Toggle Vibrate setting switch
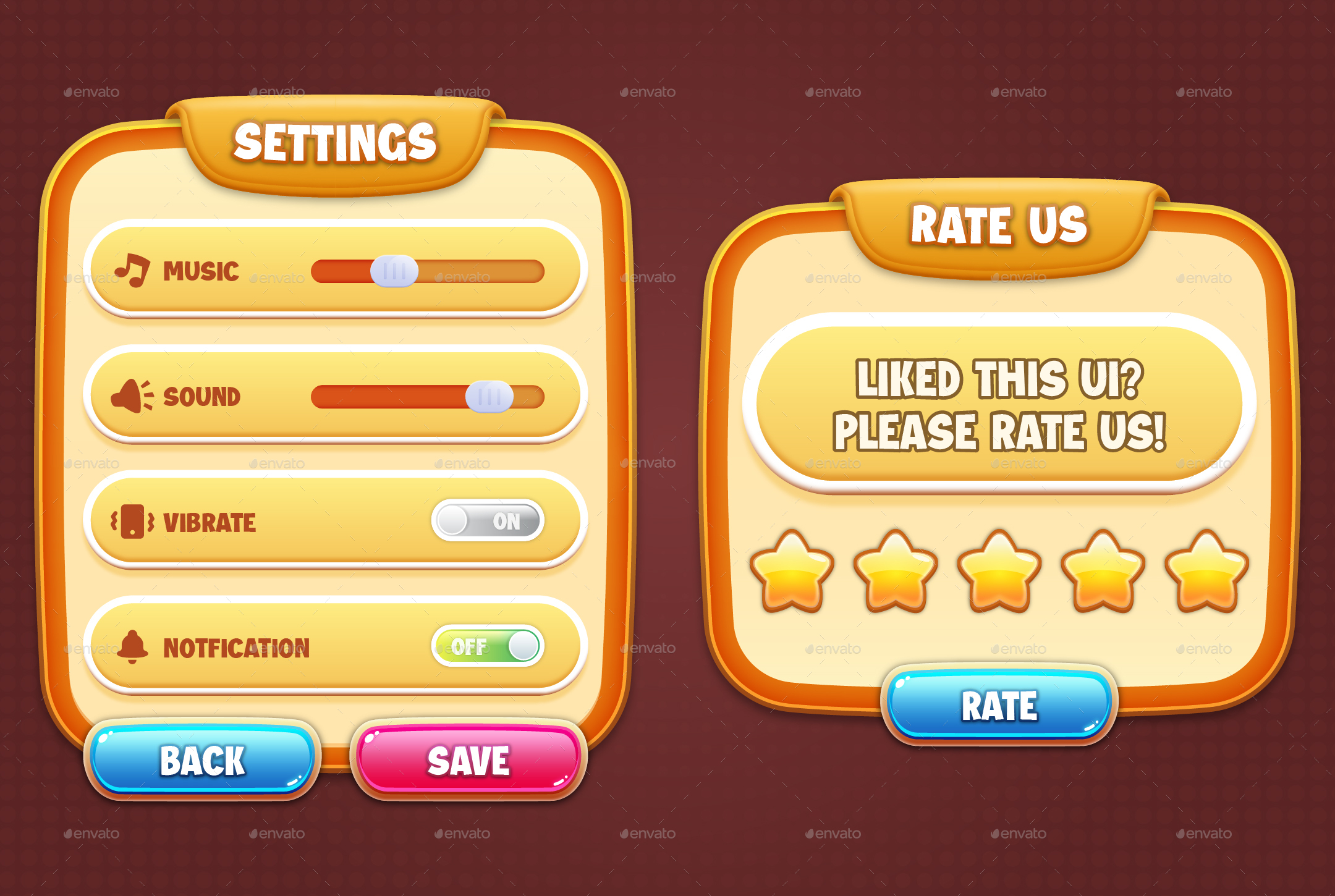The width and height of the screenshot is (1335, 896). click(x=488, y=521)
